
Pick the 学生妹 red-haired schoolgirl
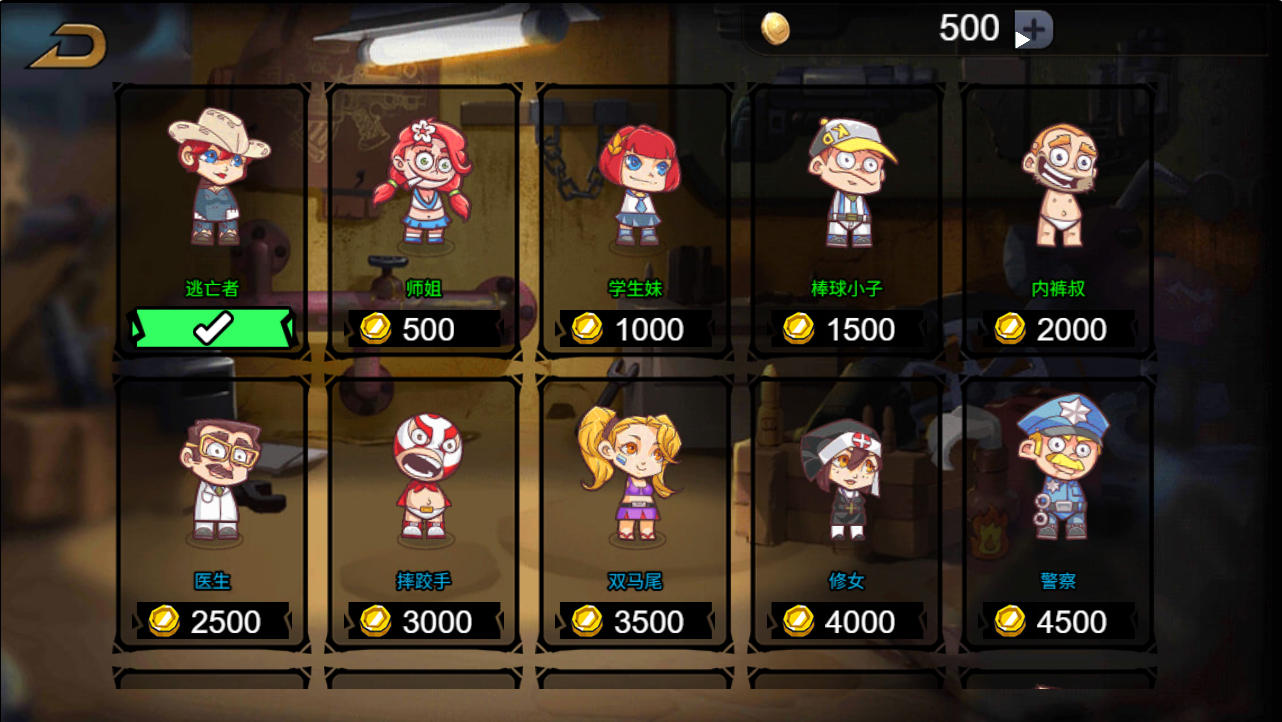point(637,185)
